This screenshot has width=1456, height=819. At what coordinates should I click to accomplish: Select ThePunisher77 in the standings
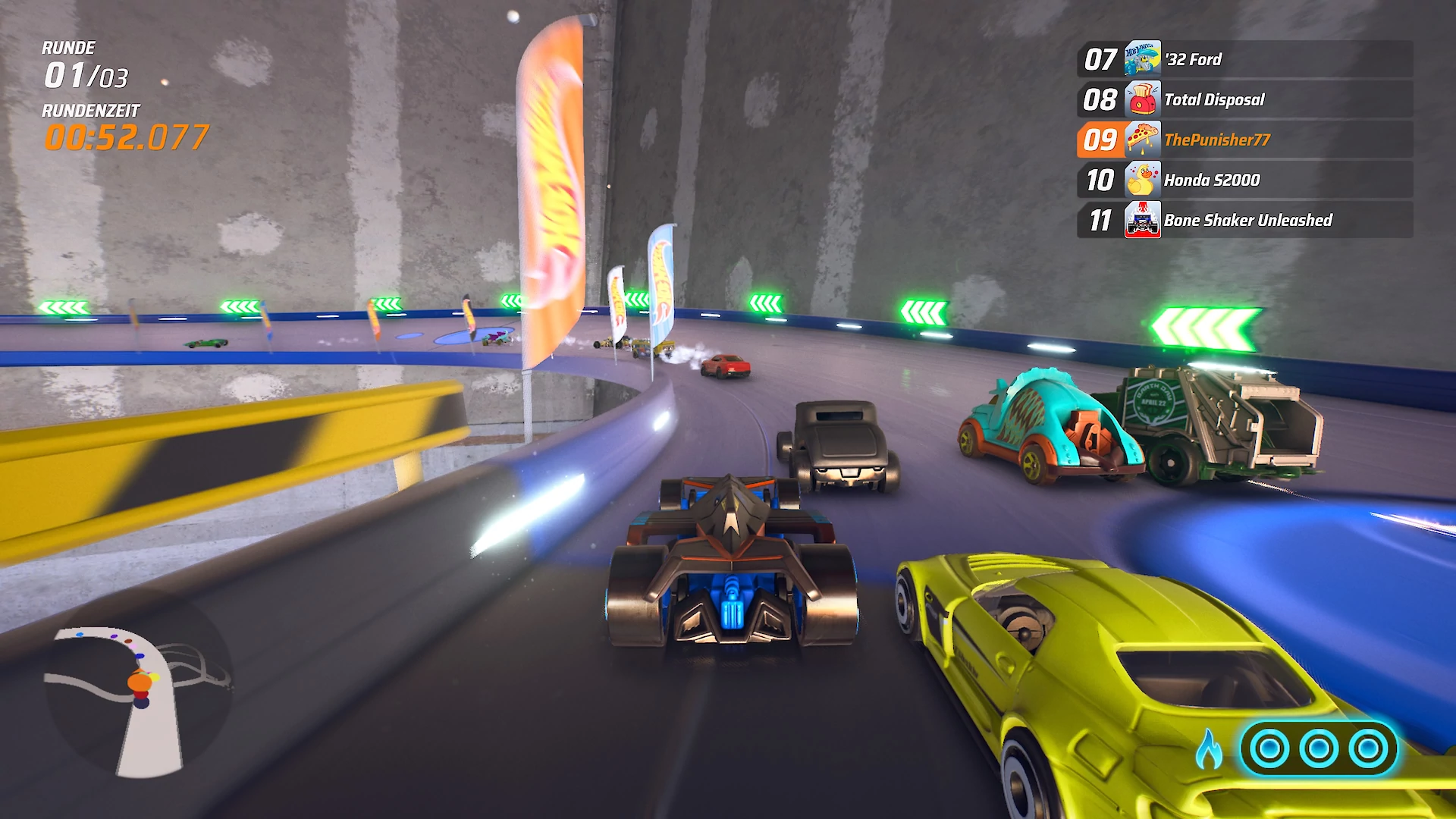[x=1244, y=140]
